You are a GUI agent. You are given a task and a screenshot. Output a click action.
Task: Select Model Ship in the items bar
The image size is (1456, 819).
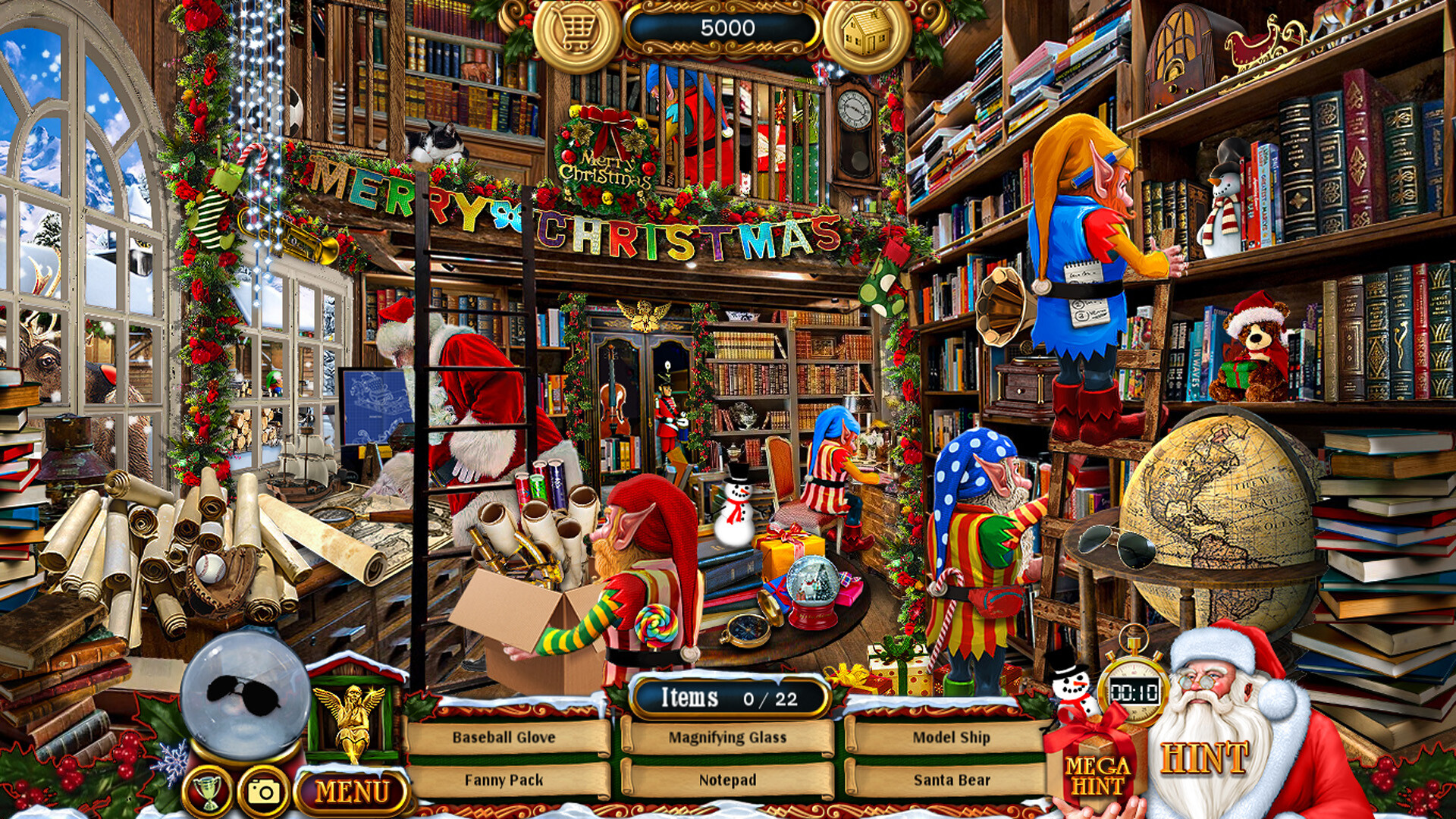click(x=954, y=735)
